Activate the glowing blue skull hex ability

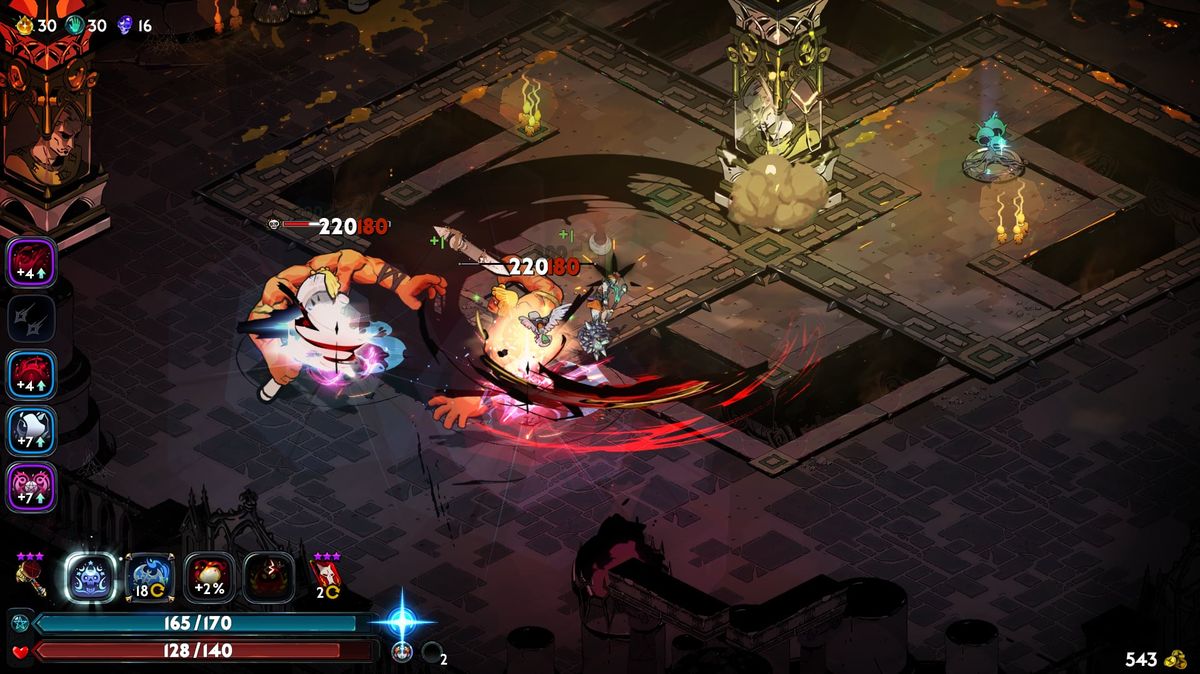tap(91, 577)
